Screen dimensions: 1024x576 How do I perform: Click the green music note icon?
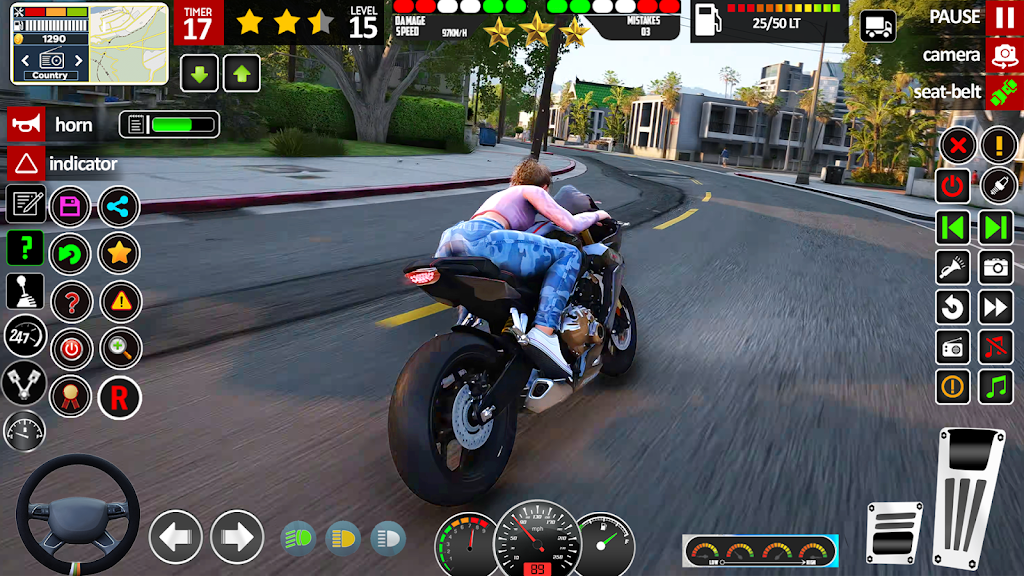996,386
